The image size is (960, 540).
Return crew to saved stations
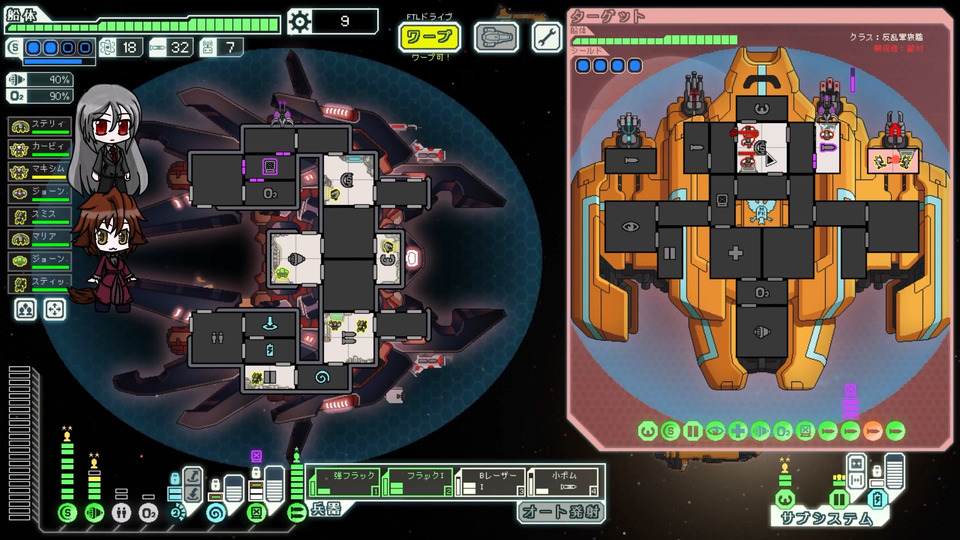54,310
